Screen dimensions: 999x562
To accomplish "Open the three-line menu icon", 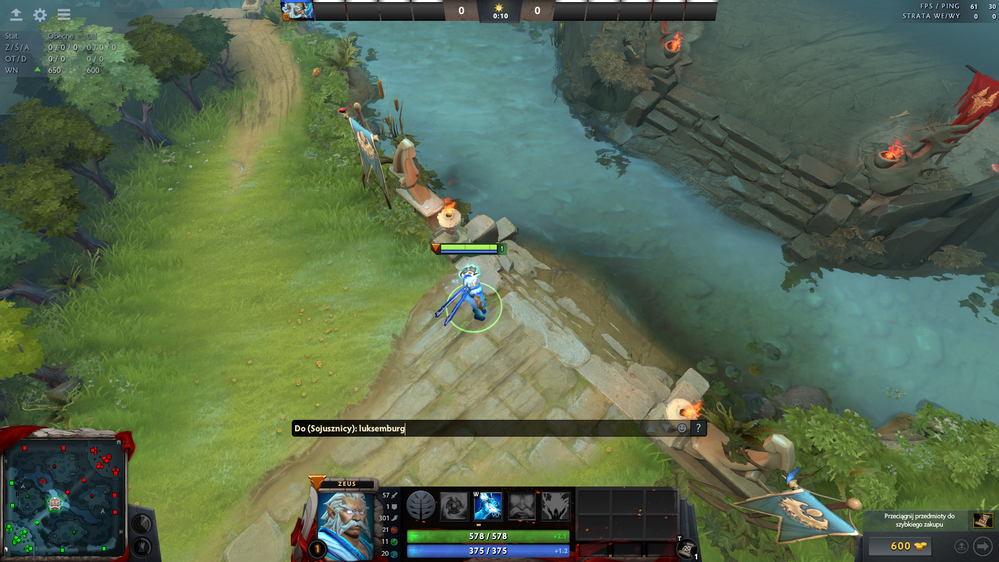I will coord(64,15).
